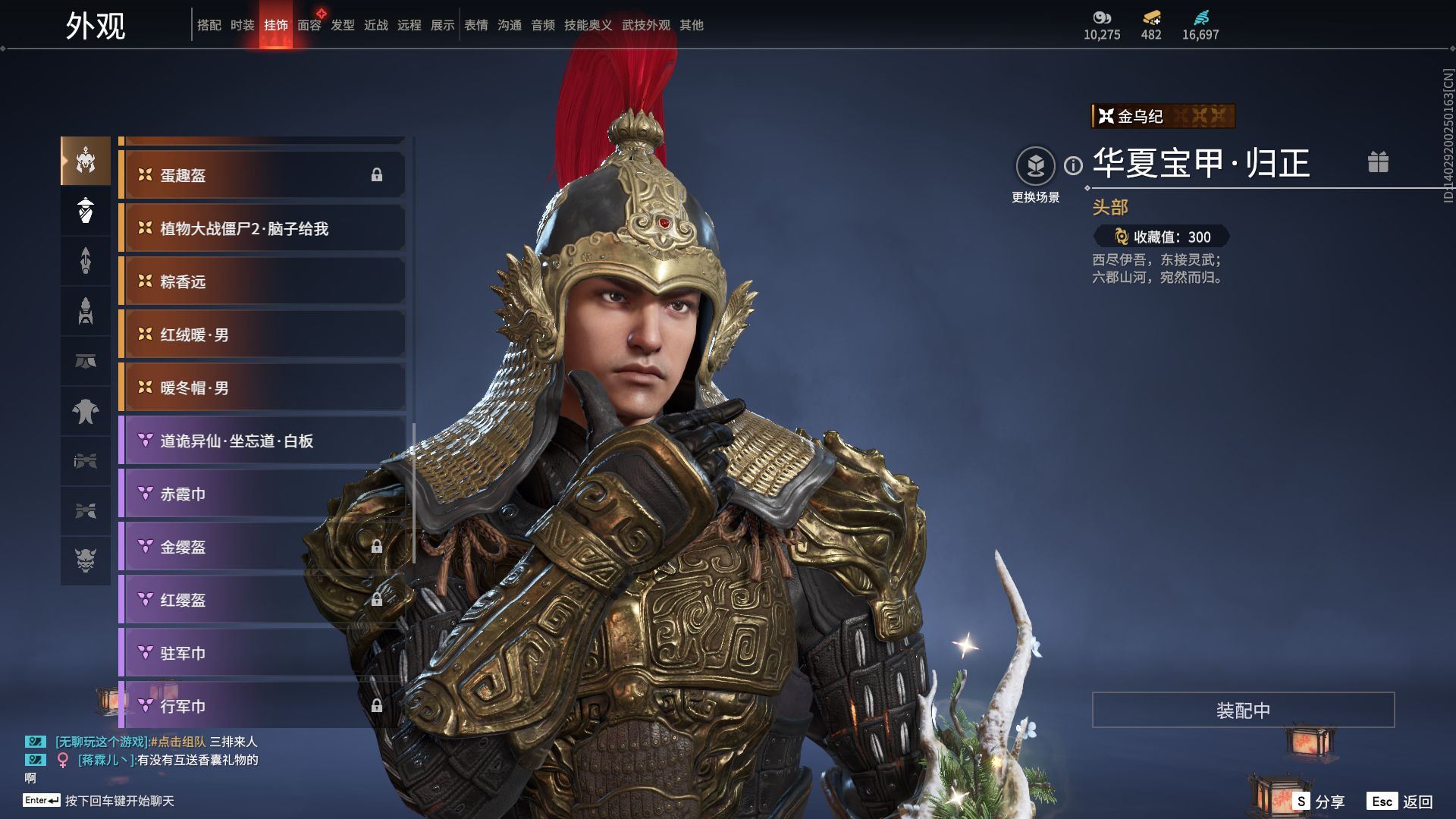Select the 红绒暖·男 item
Viewport: 1456px width, 819px height.
tap(262, 334)
